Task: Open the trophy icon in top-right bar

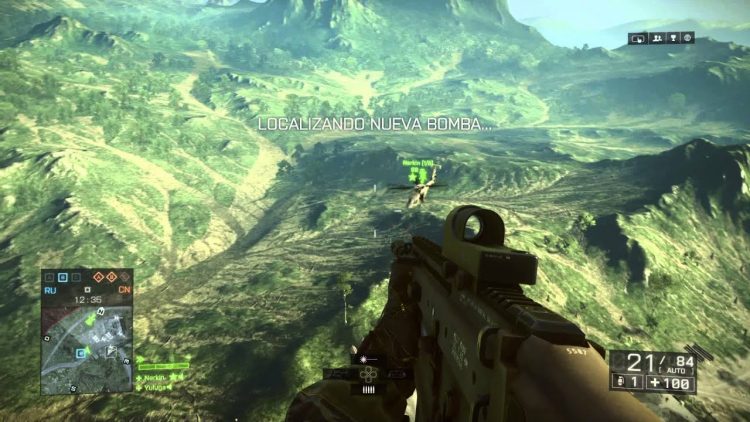Action: 673,38
